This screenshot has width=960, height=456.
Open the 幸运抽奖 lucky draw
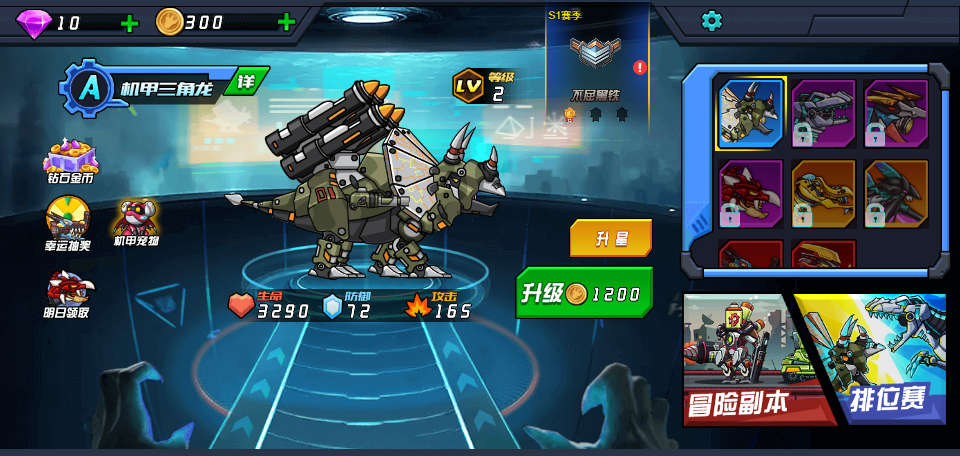(x=68, y=222)
